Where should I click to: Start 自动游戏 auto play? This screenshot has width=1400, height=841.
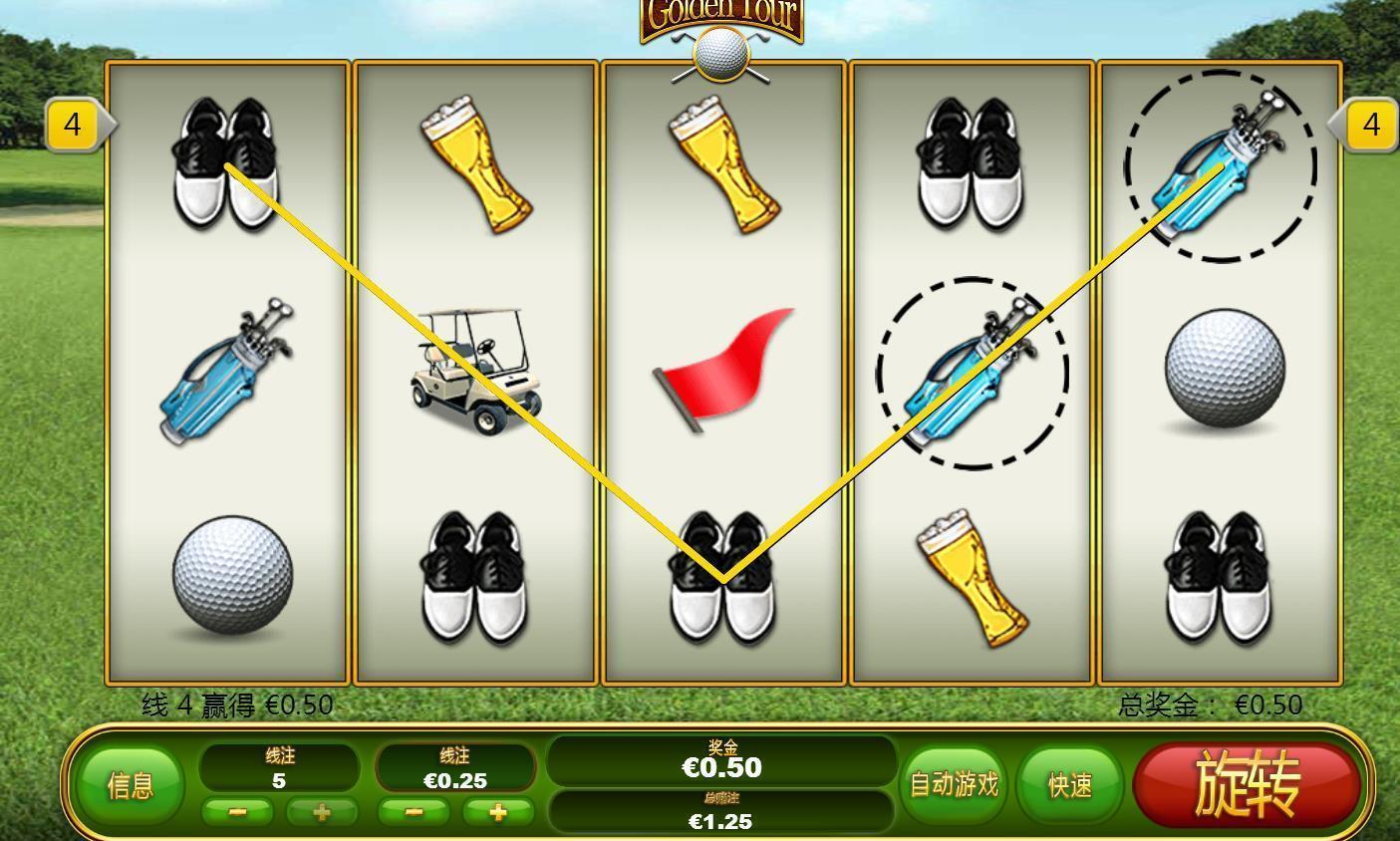tap(954, 785)
